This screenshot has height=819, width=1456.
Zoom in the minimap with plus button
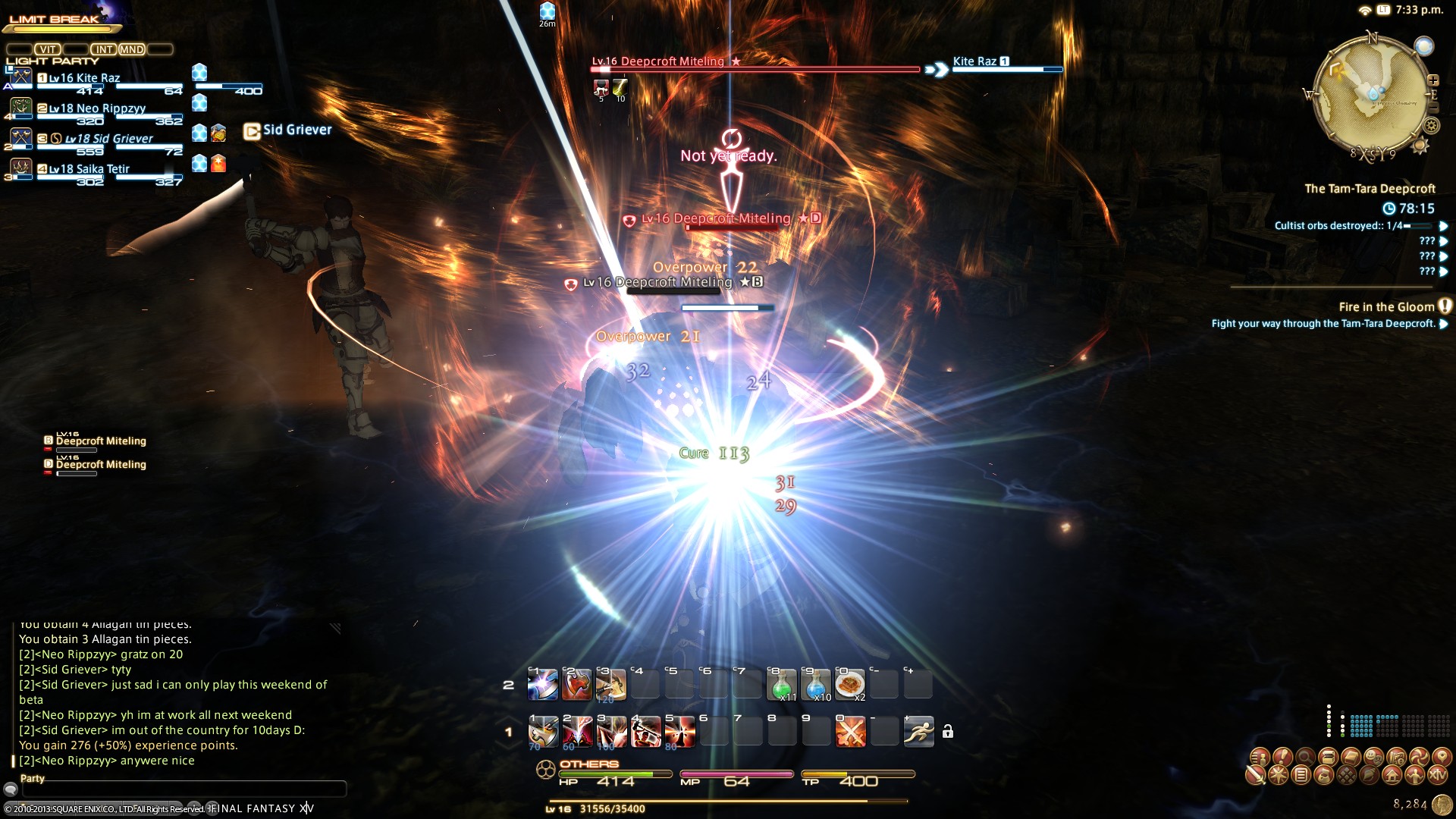[1433, 80]
